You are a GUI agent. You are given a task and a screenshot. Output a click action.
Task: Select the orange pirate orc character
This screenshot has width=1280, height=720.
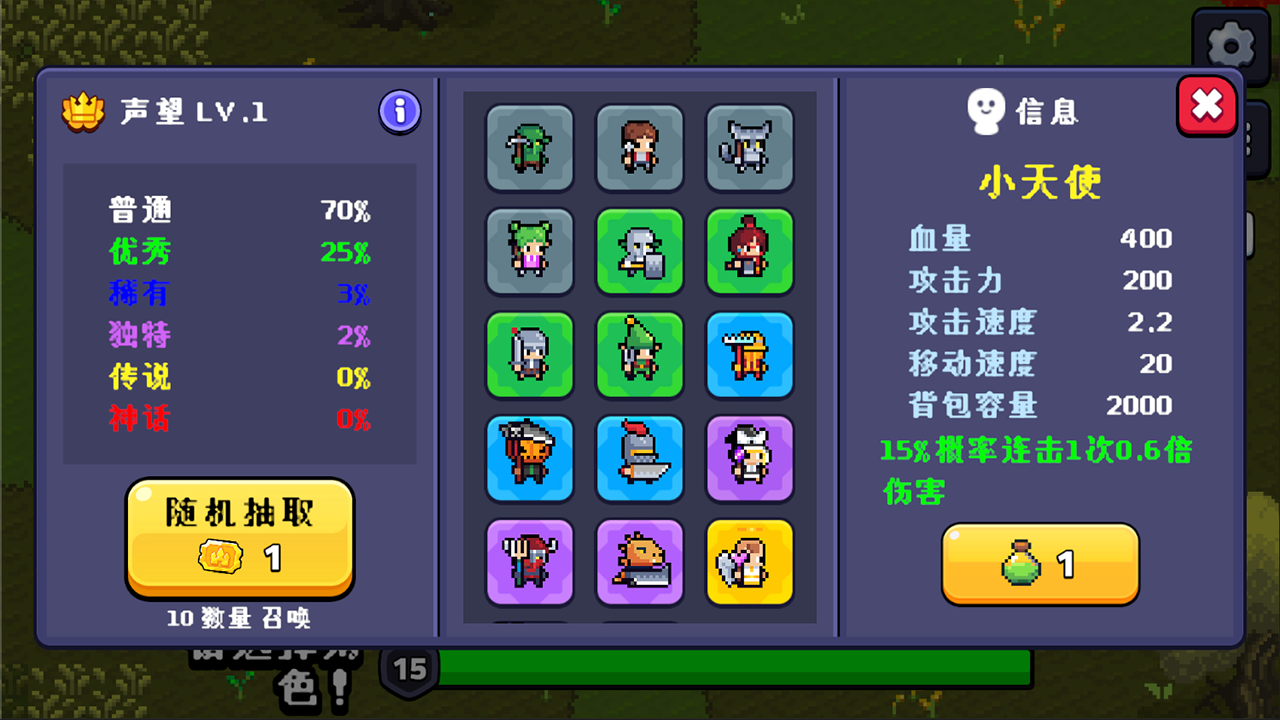[530, 459]
